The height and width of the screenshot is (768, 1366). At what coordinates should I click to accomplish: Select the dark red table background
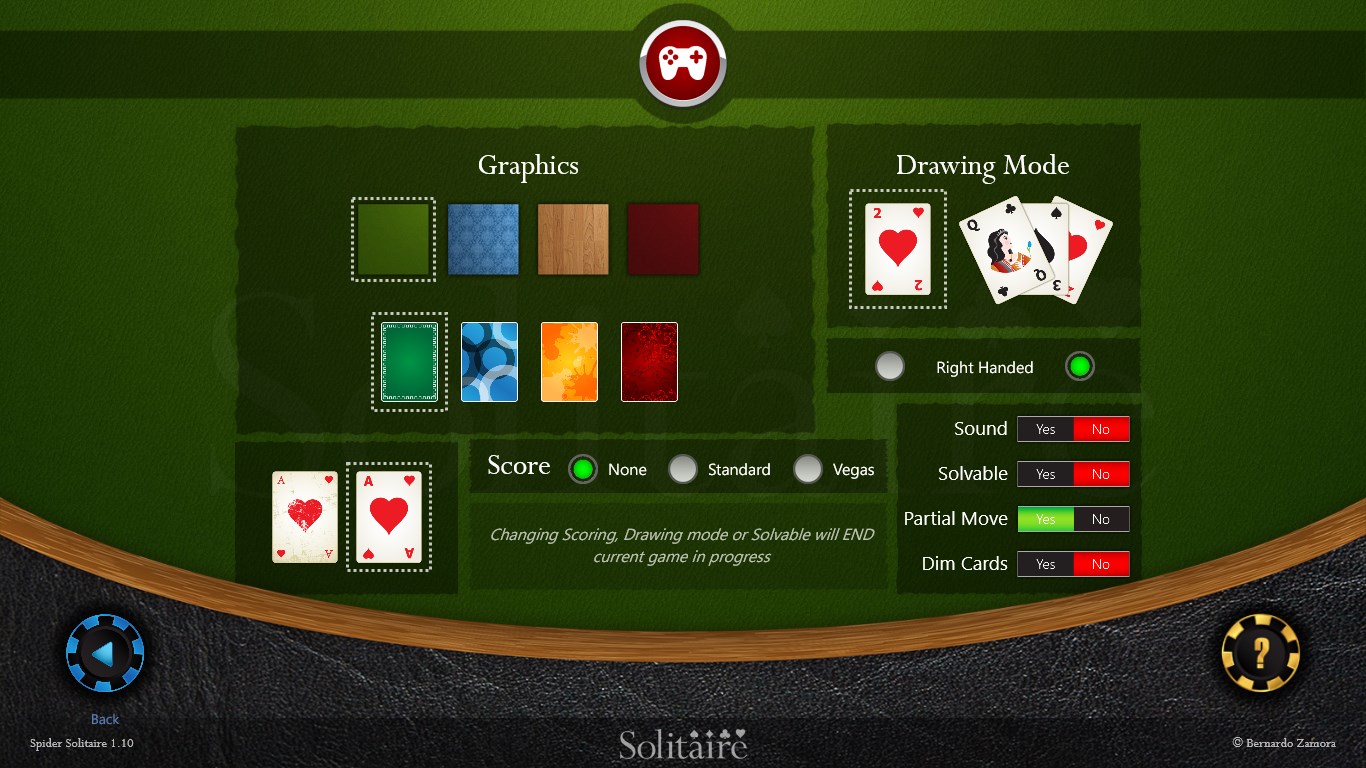(x=663, y=238)
